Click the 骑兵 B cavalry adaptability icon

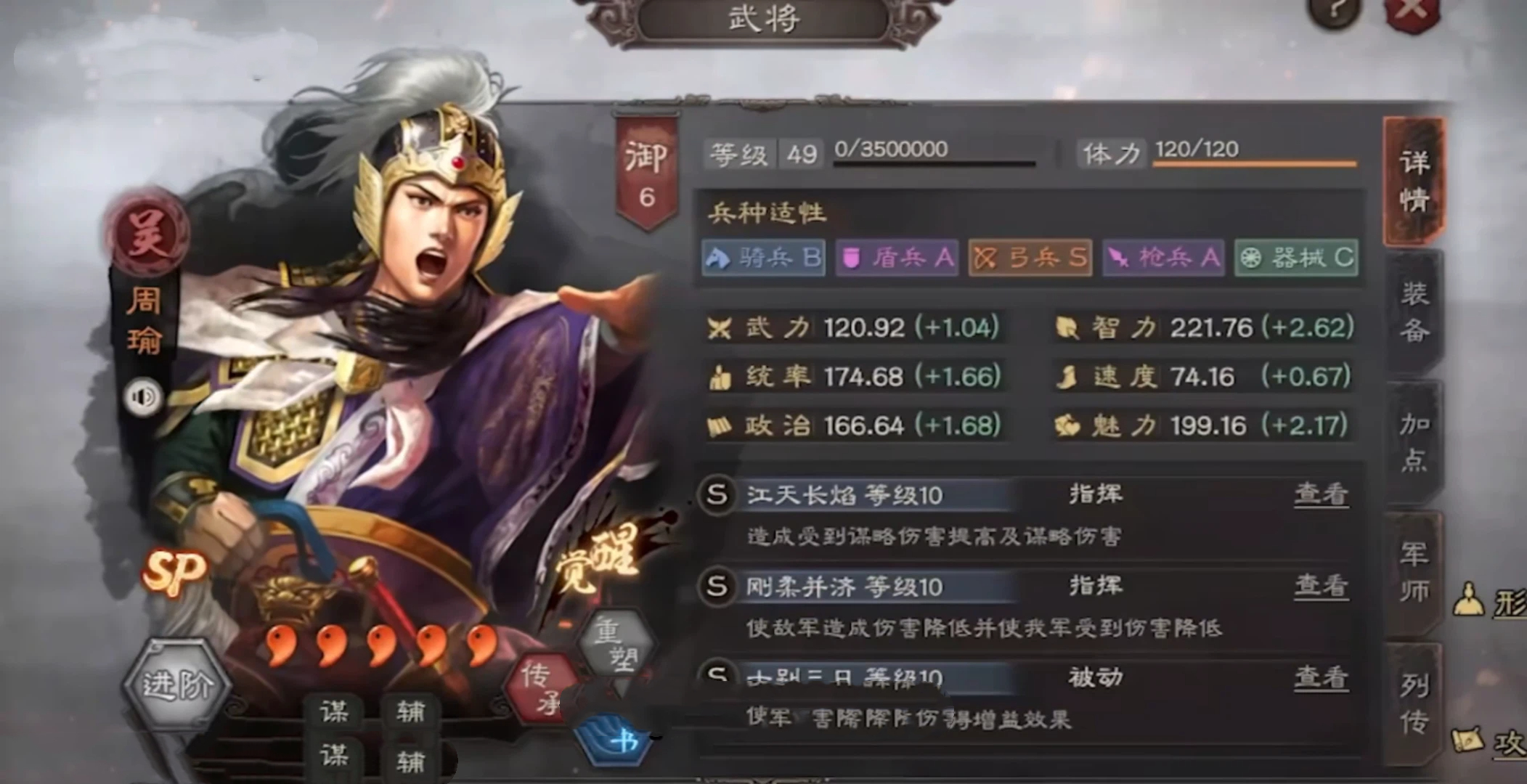click(762, 258)
